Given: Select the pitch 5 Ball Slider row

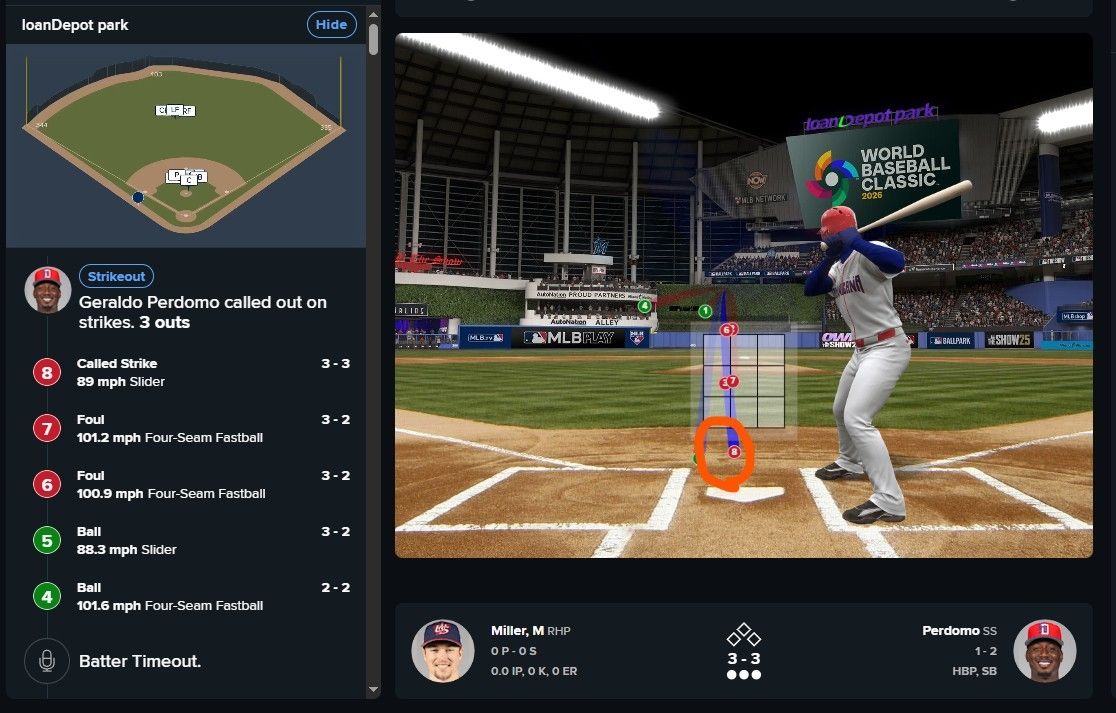Looking at the screenshot, I should pyautogui.click(x=190, y=541).
